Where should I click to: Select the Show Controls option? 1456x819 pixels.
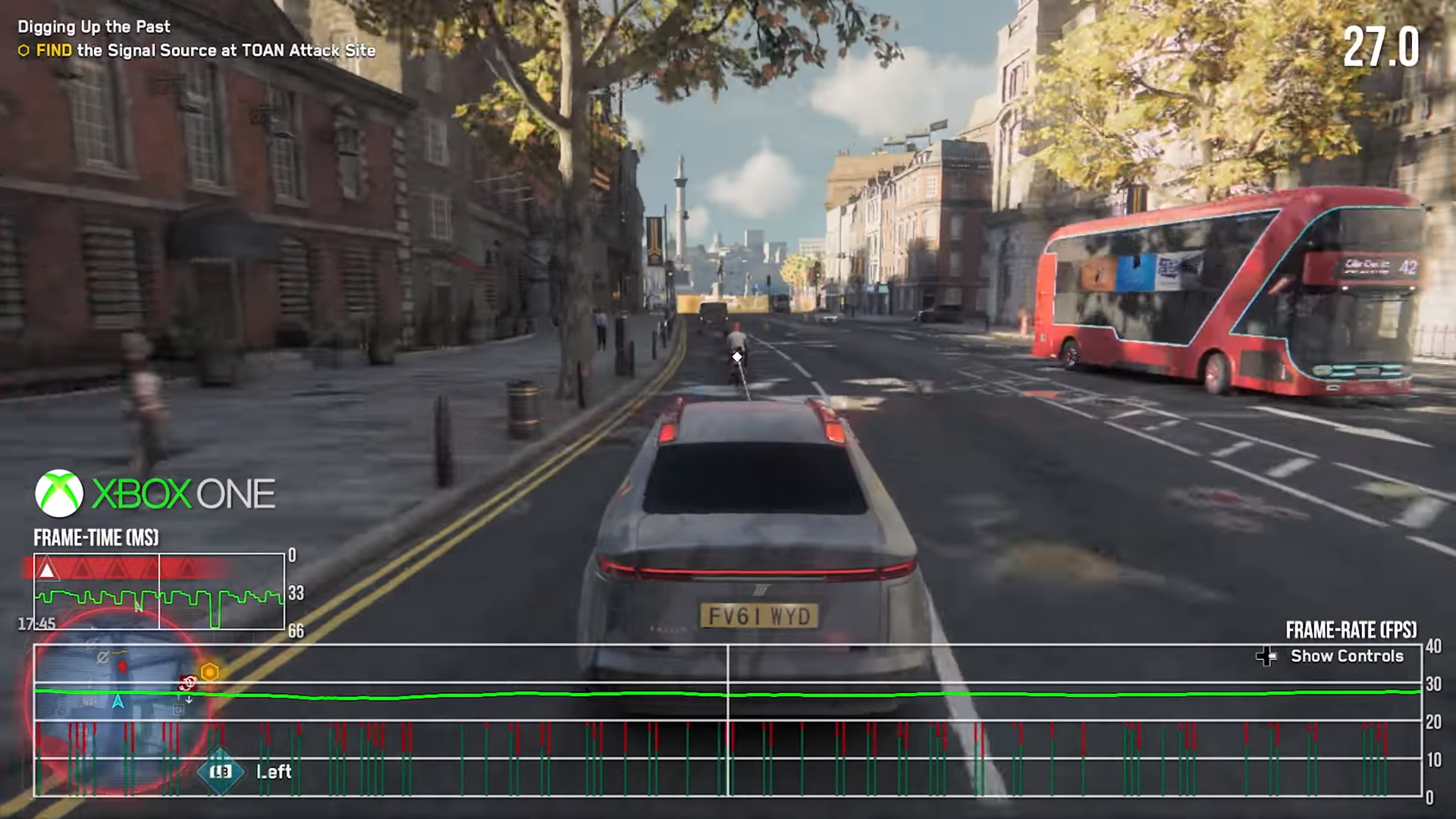(x=1346, y=656)
